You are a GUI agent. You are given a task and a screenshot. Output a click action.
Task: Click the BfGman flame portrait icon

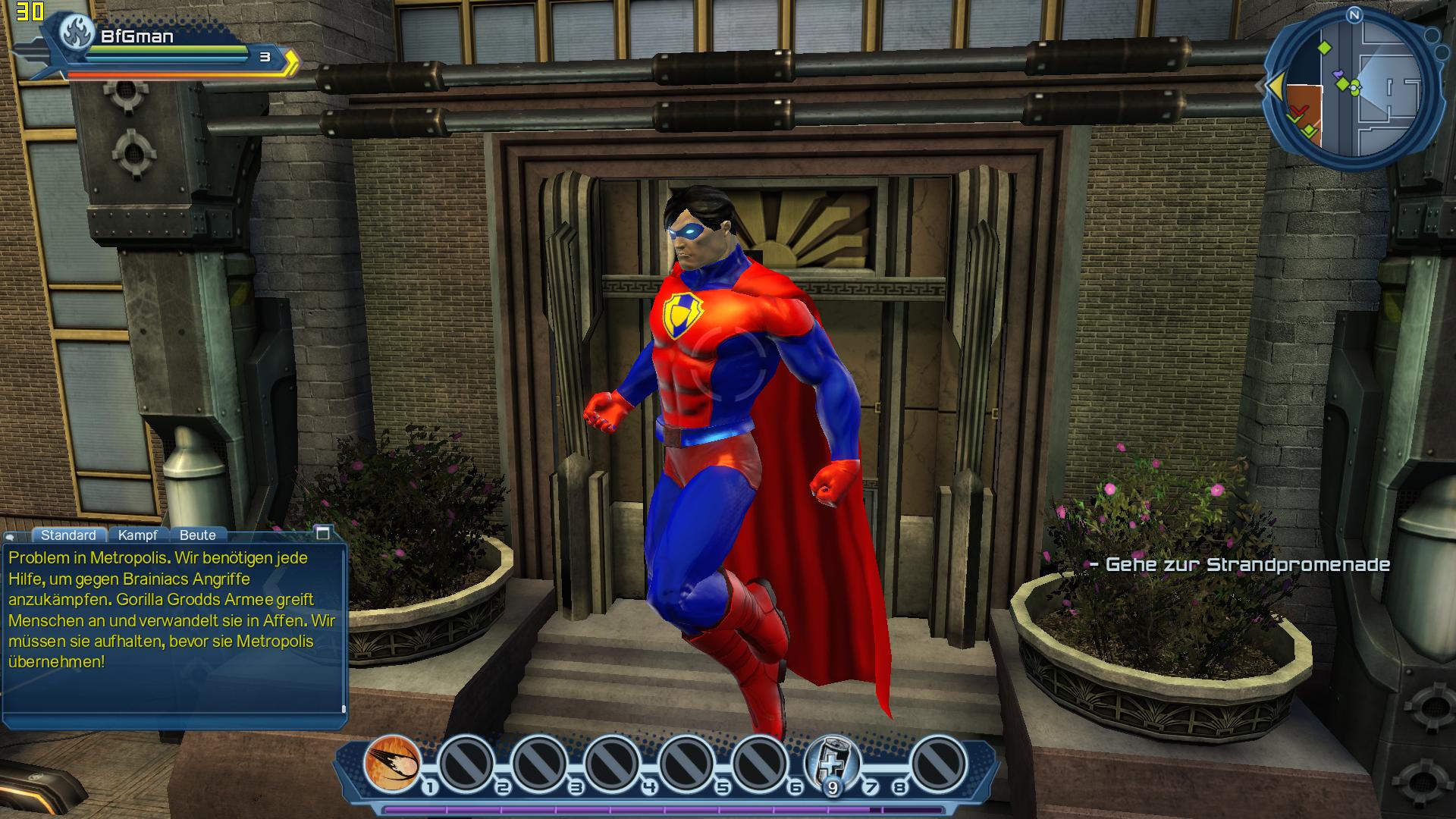click(77, 33)
